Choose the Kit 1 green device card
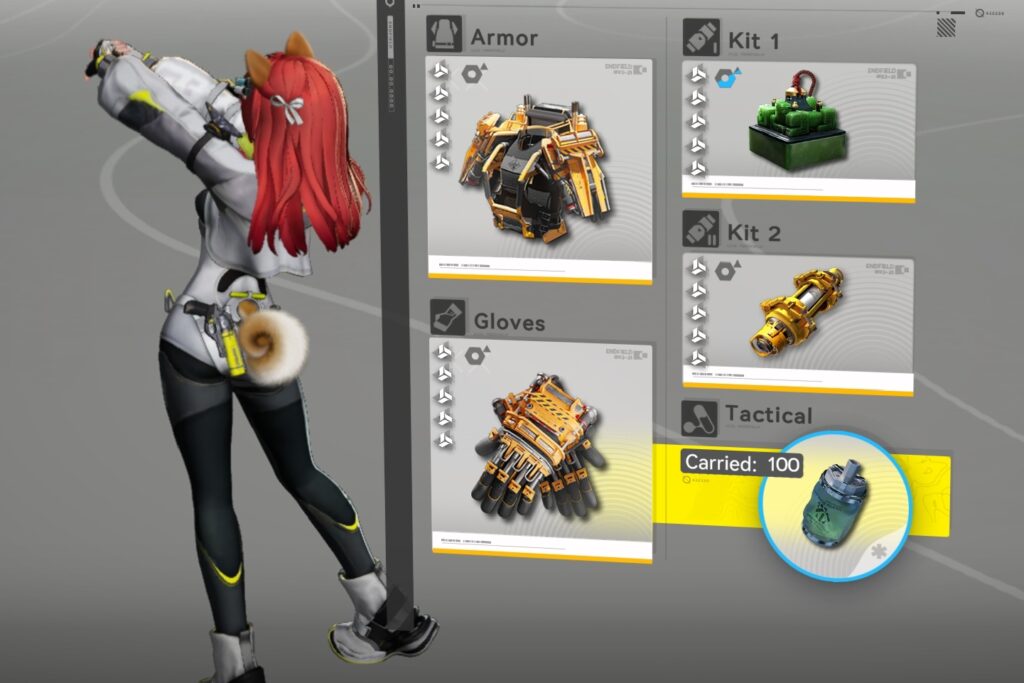The height and width of the screenshot is (683, 1024). 798,130
